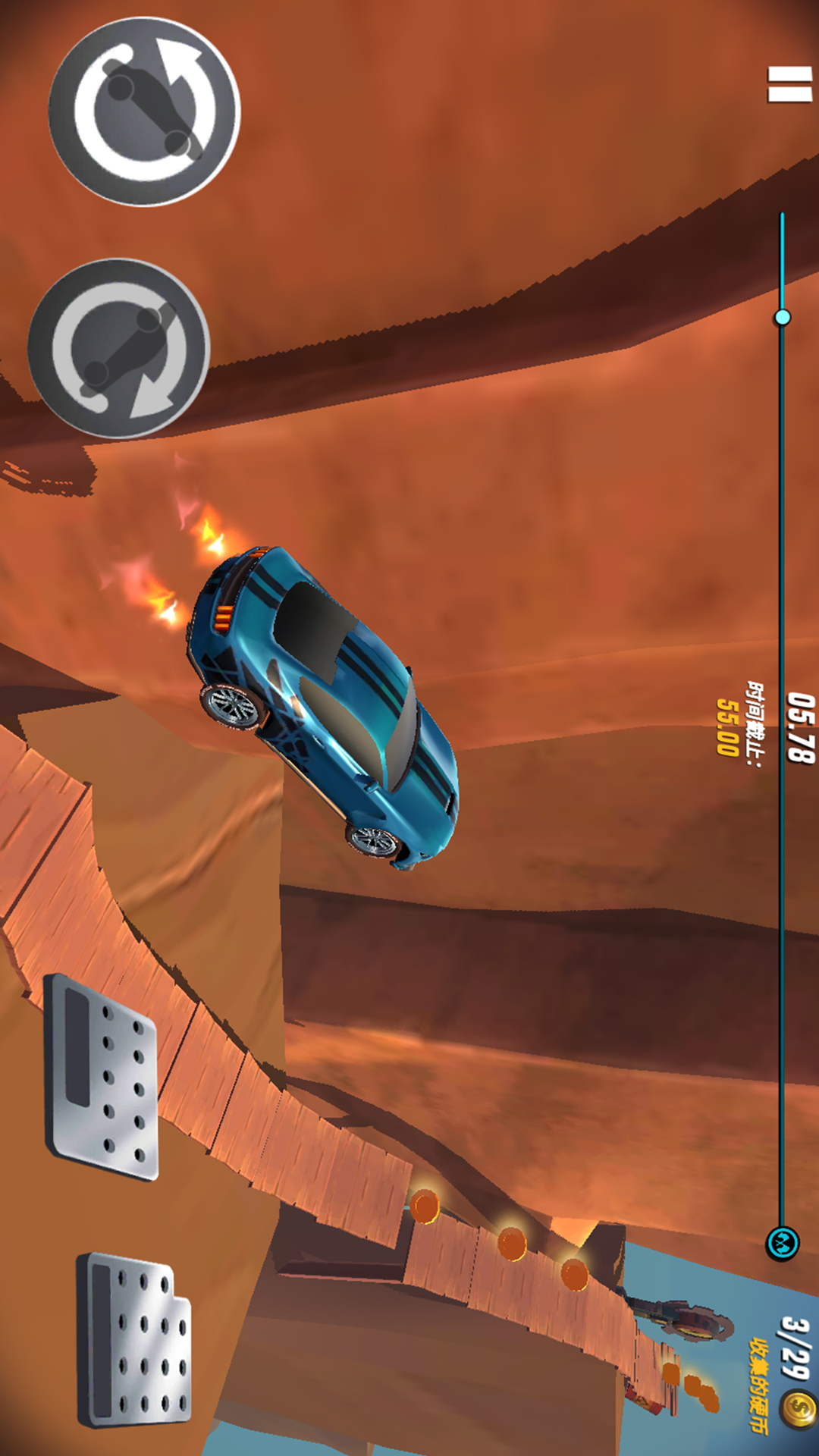Step on the notched-corner metal pedal
This screenshot has width=819, height=1456.
coord(134,1338)
